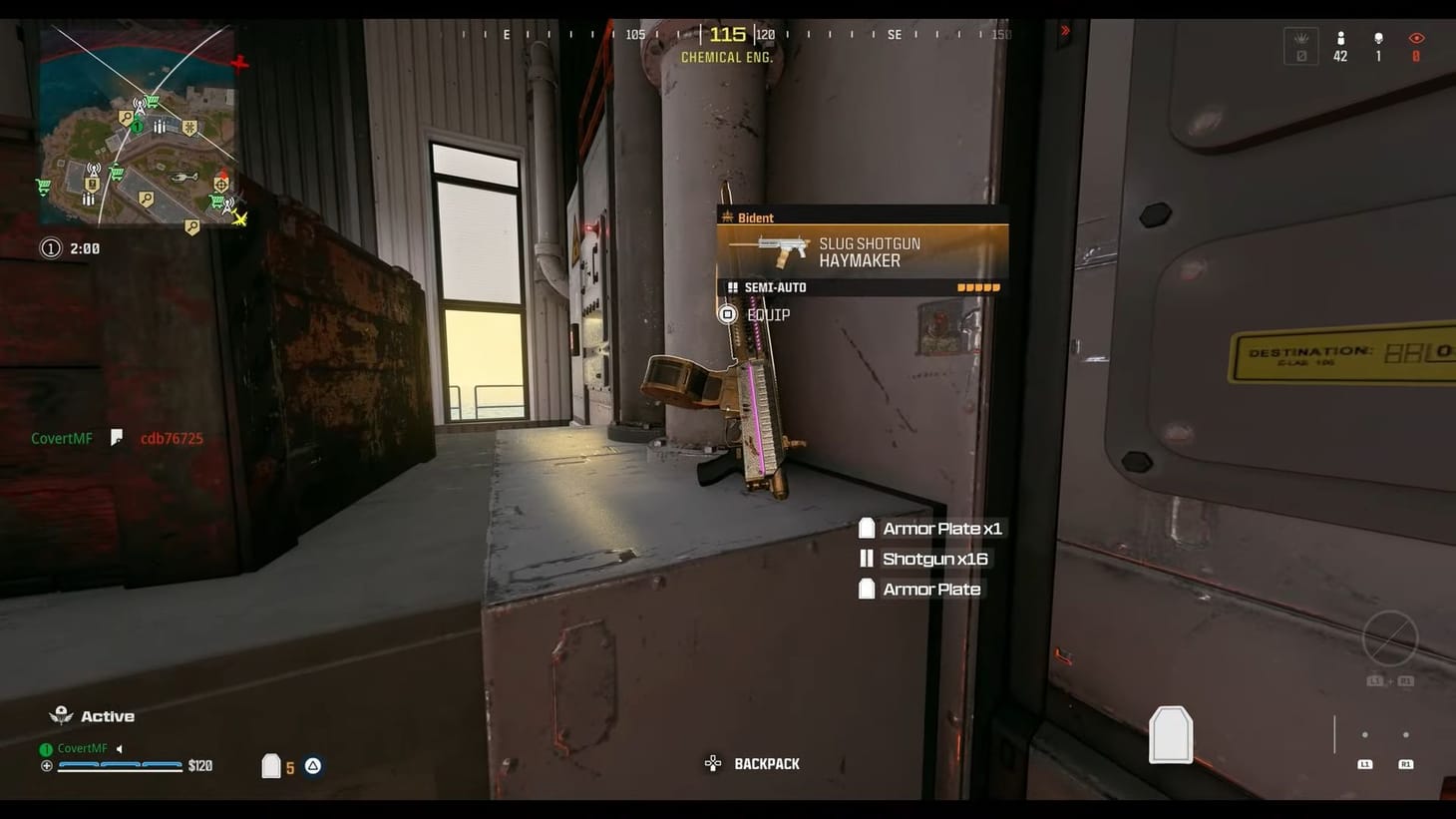Select a green Buy Station cart on the minimap
Image resolution: width=1456 pixels, height=819 pixels.
coord(153,100)
